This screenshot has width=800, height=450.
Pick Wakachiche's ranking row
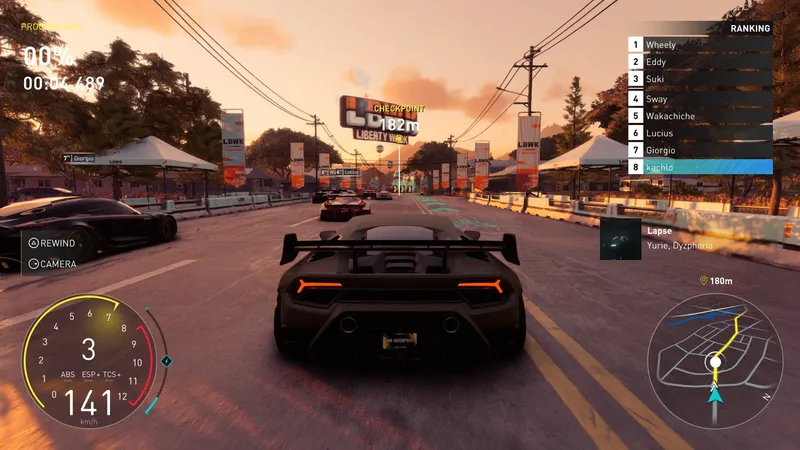point(699,116)
